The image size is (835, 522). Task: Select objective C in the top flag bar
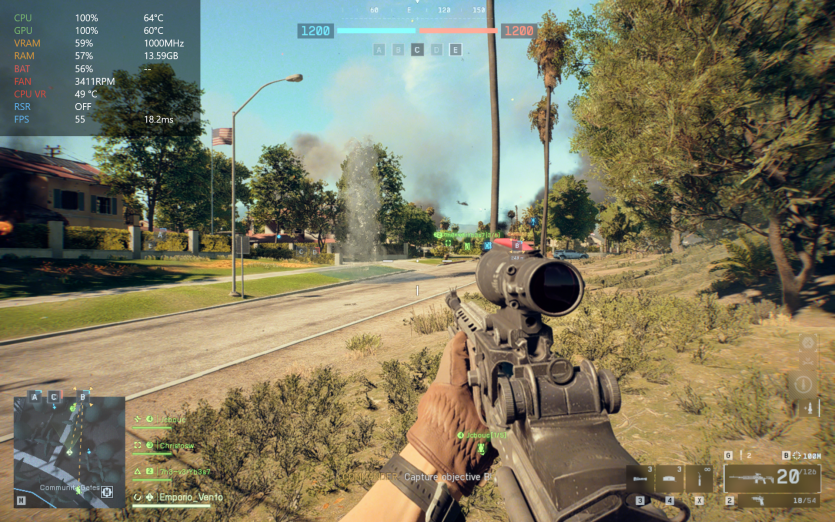[x=417, y=49]
